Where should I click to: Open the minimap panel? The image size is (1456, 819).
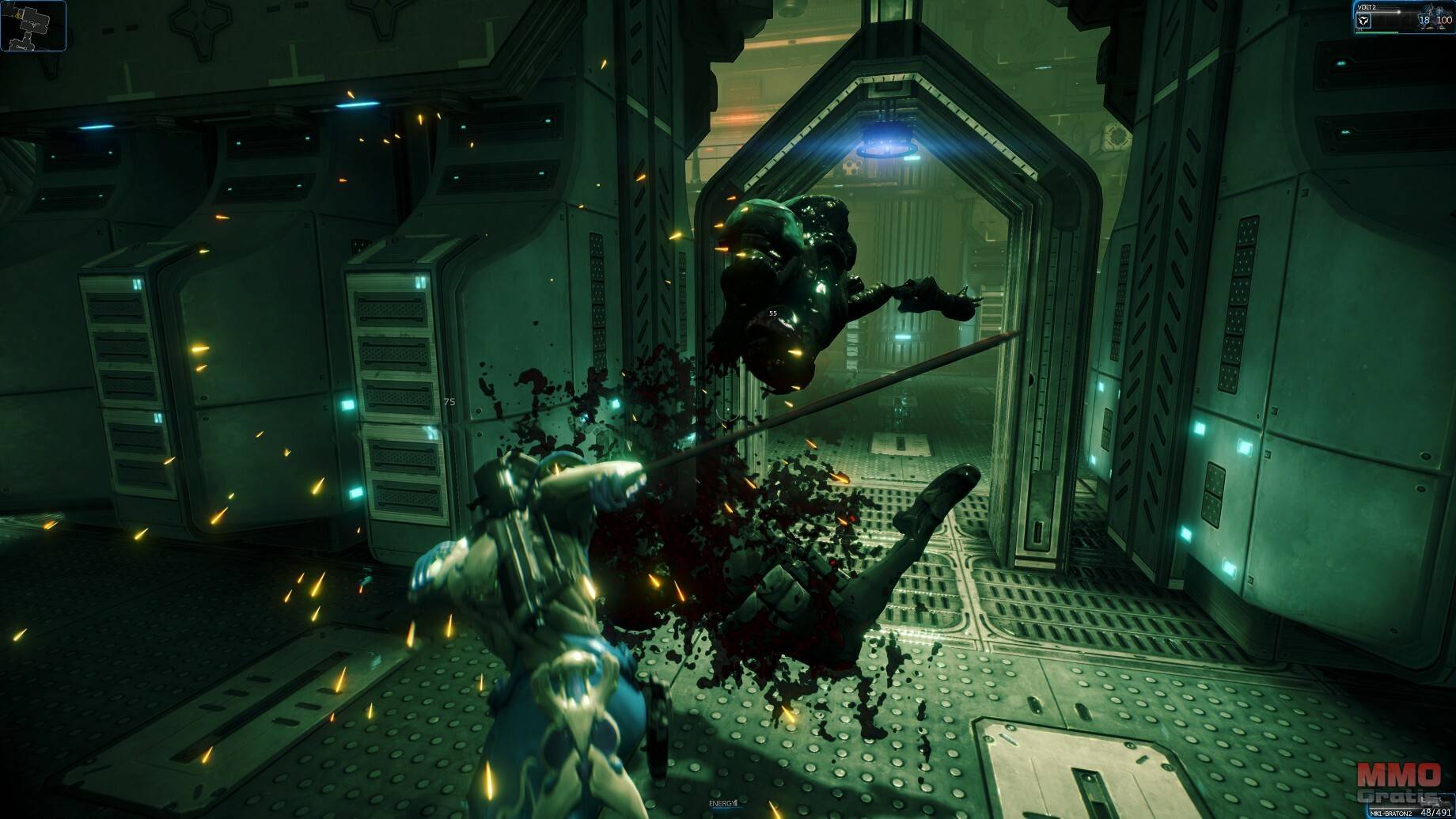(x=32, y=25)
